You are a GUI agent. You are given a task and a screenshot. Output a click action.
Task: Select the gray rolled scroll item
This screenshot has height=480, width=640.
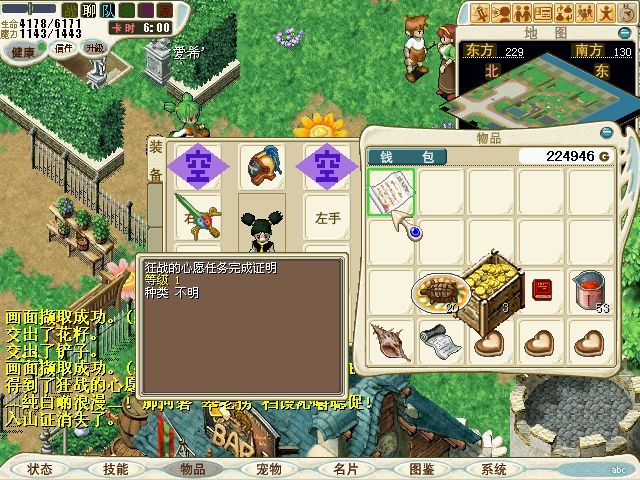[438, 340]
